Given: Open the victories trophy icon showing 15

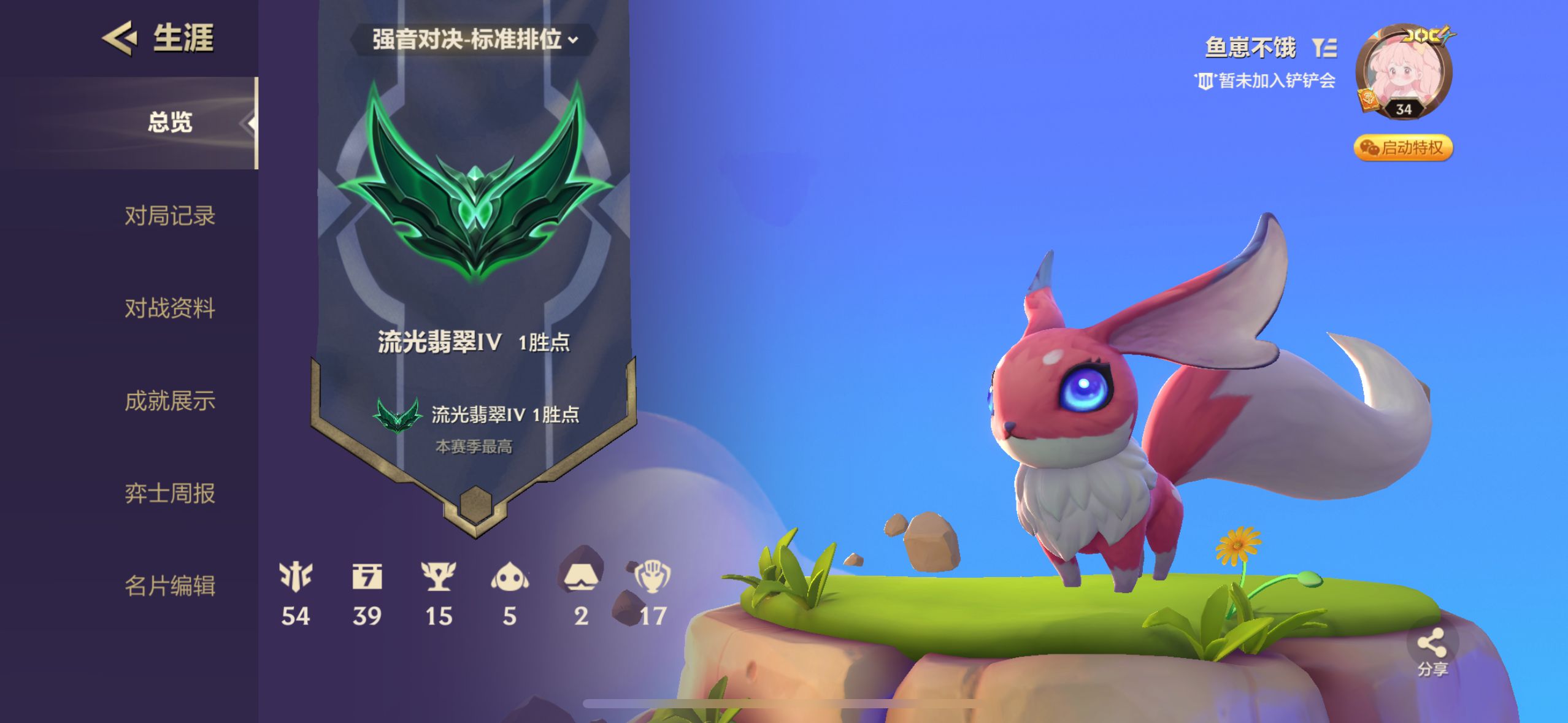Looking at the screenshot, I should coord(439,577).
